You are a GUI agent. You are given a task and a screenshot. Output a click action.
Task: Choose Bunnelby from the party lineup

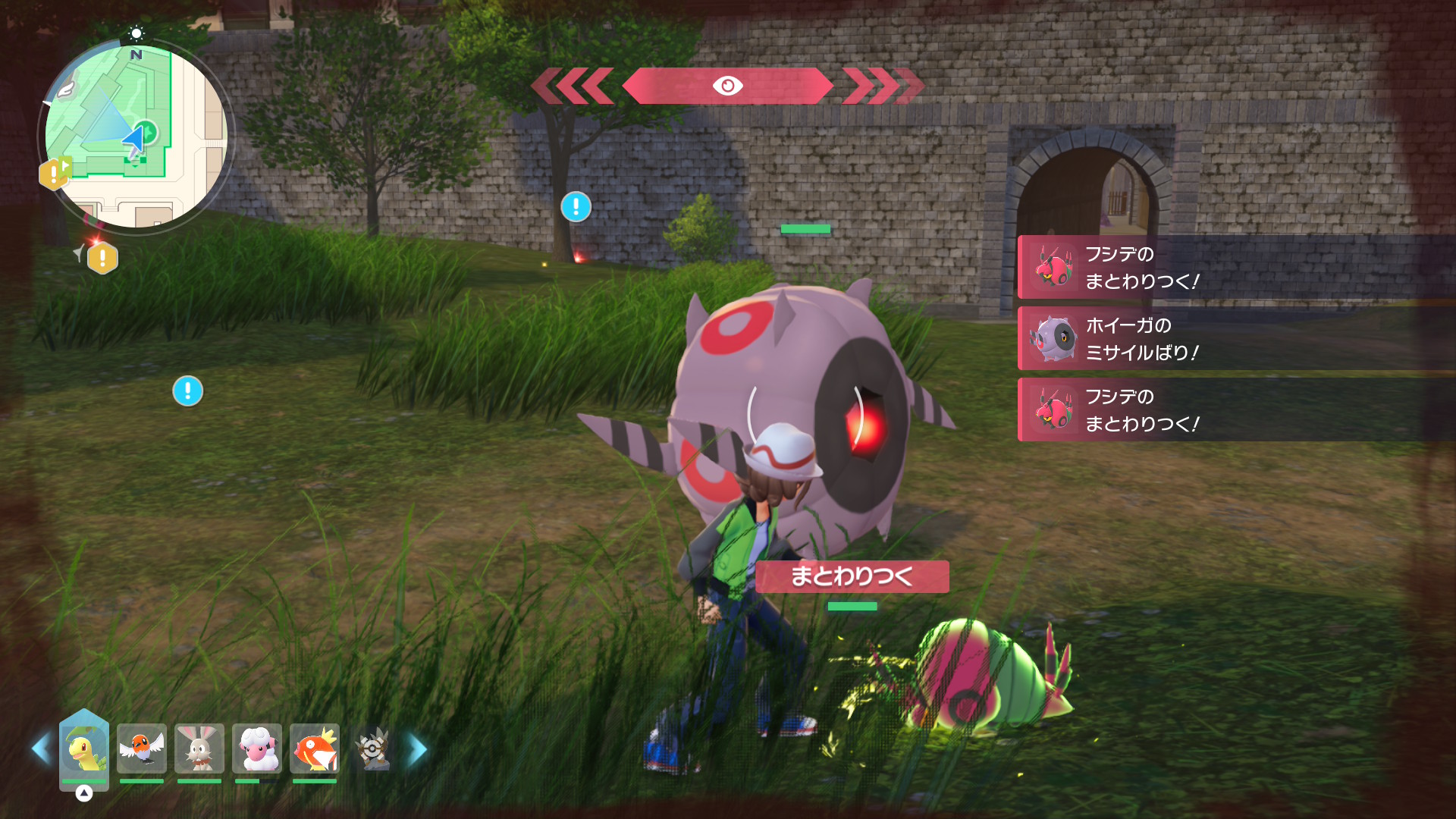click(x=199, y=749)
